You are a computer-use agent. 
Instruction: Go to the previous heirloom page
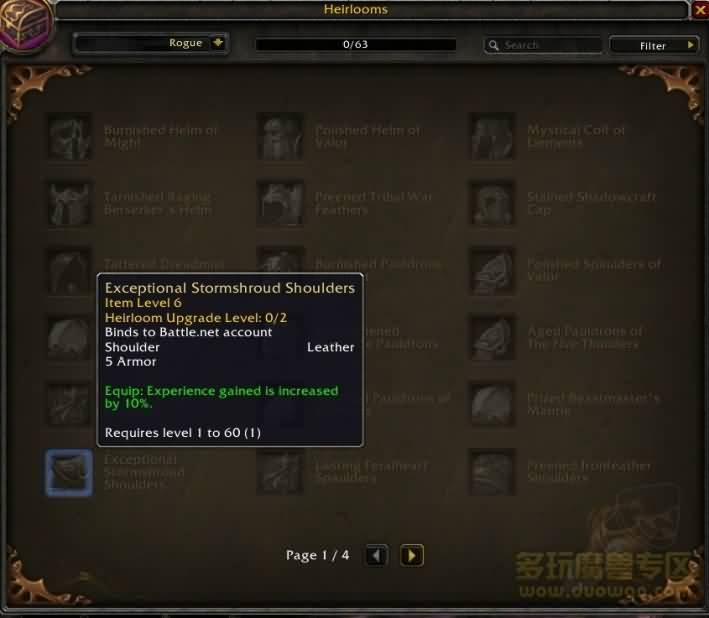(376, 555)
